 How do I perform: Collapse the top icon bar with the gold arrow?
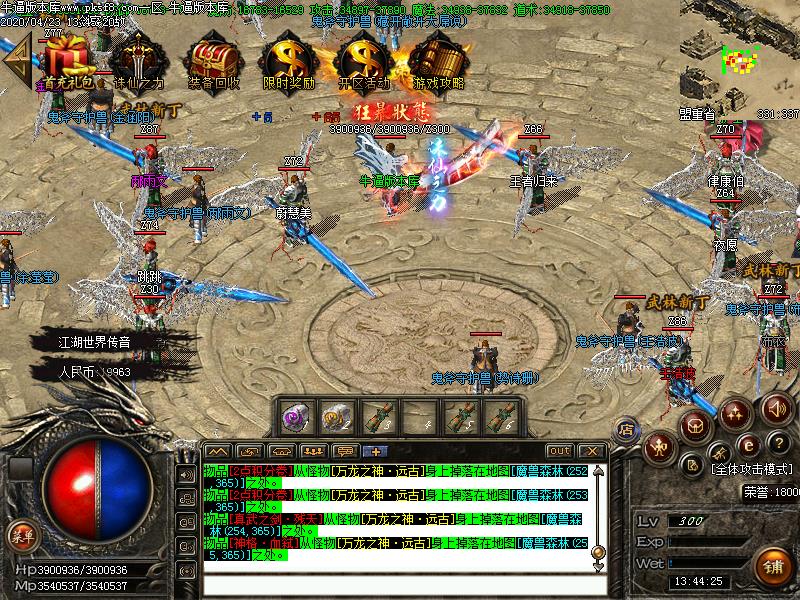click(x=18, y=60)
